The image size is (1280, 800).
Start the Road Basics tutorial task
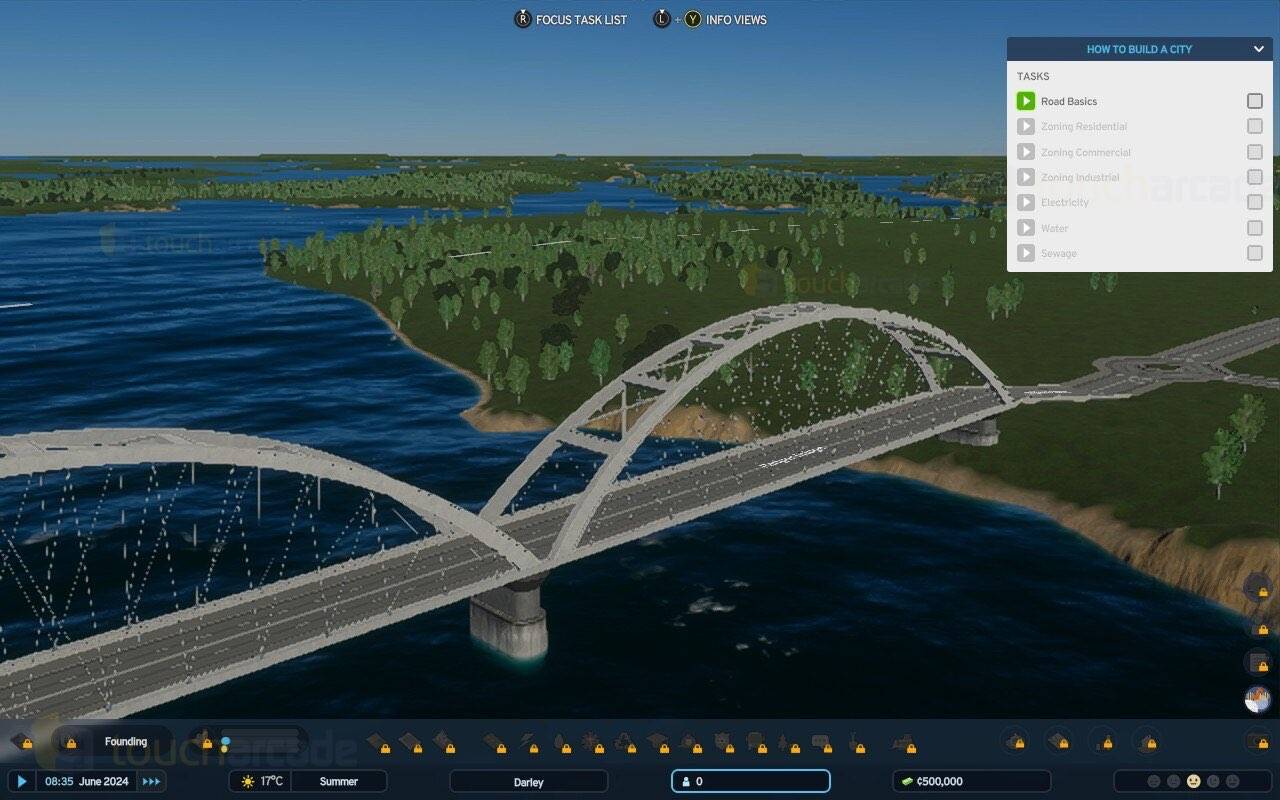[x=1025, y=101]
